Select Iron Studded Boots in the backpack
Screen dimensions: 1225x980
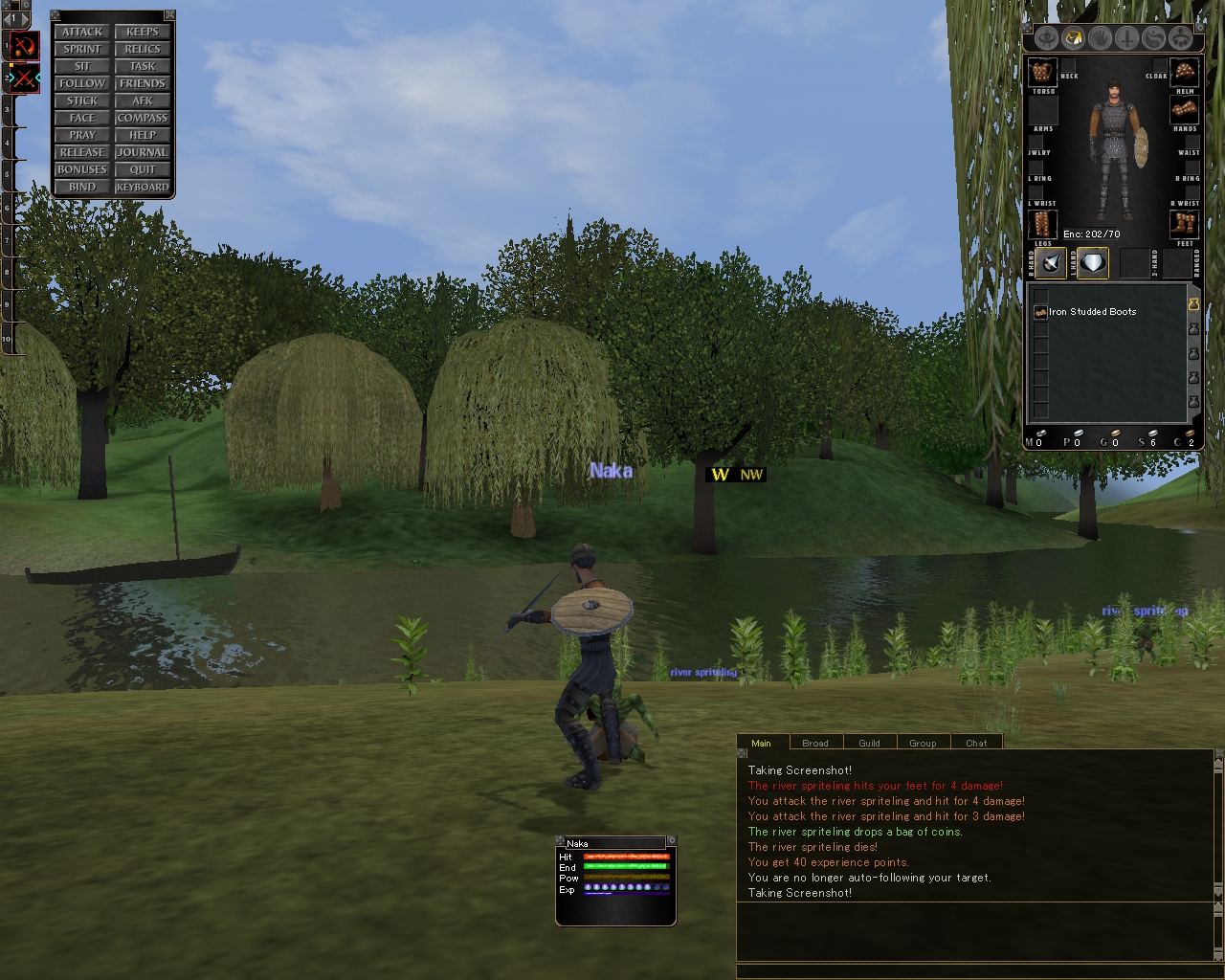tap(1092, 312)
